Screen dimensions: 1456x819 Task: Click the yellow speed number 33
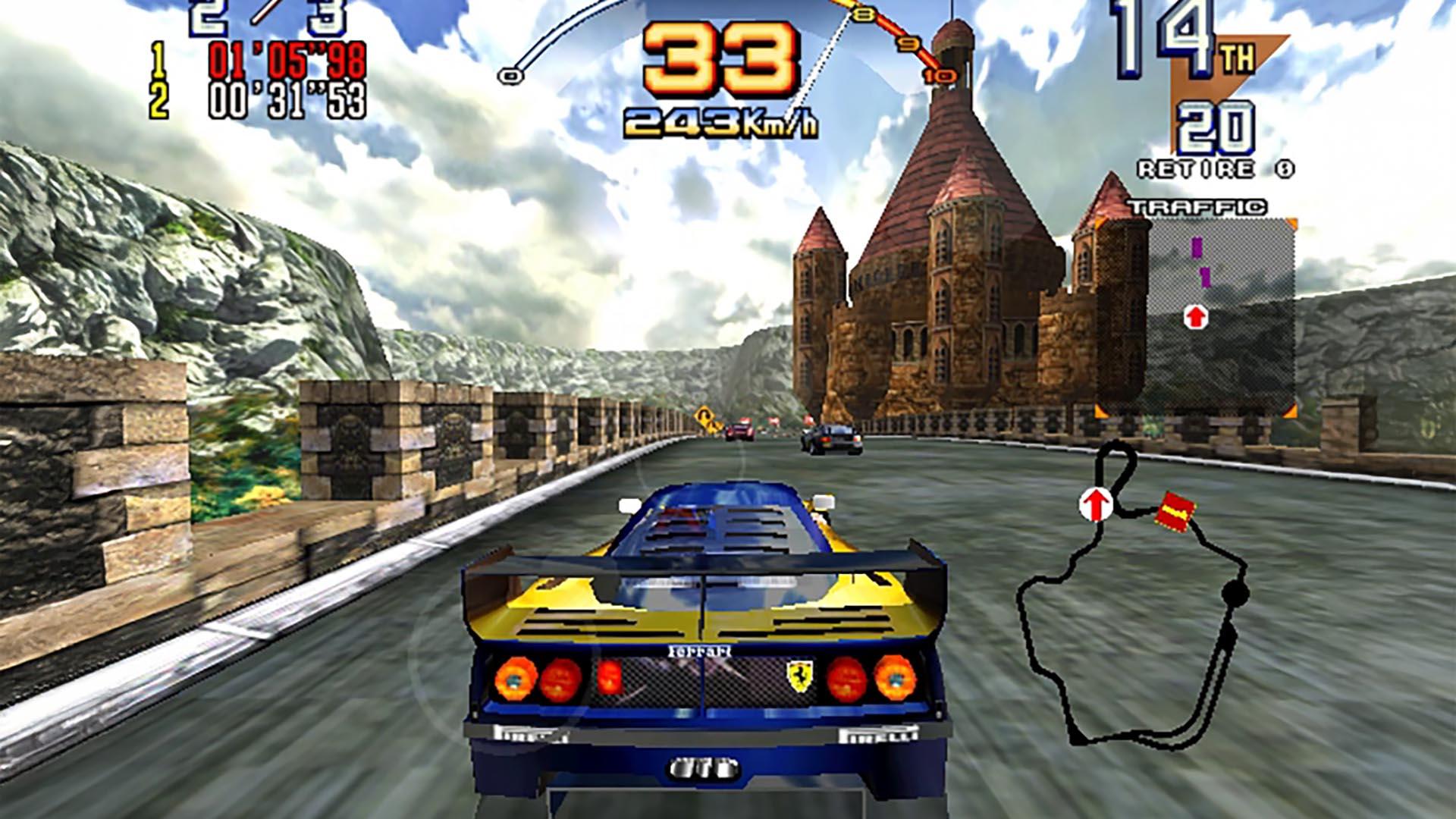click(x=714, y=61)
